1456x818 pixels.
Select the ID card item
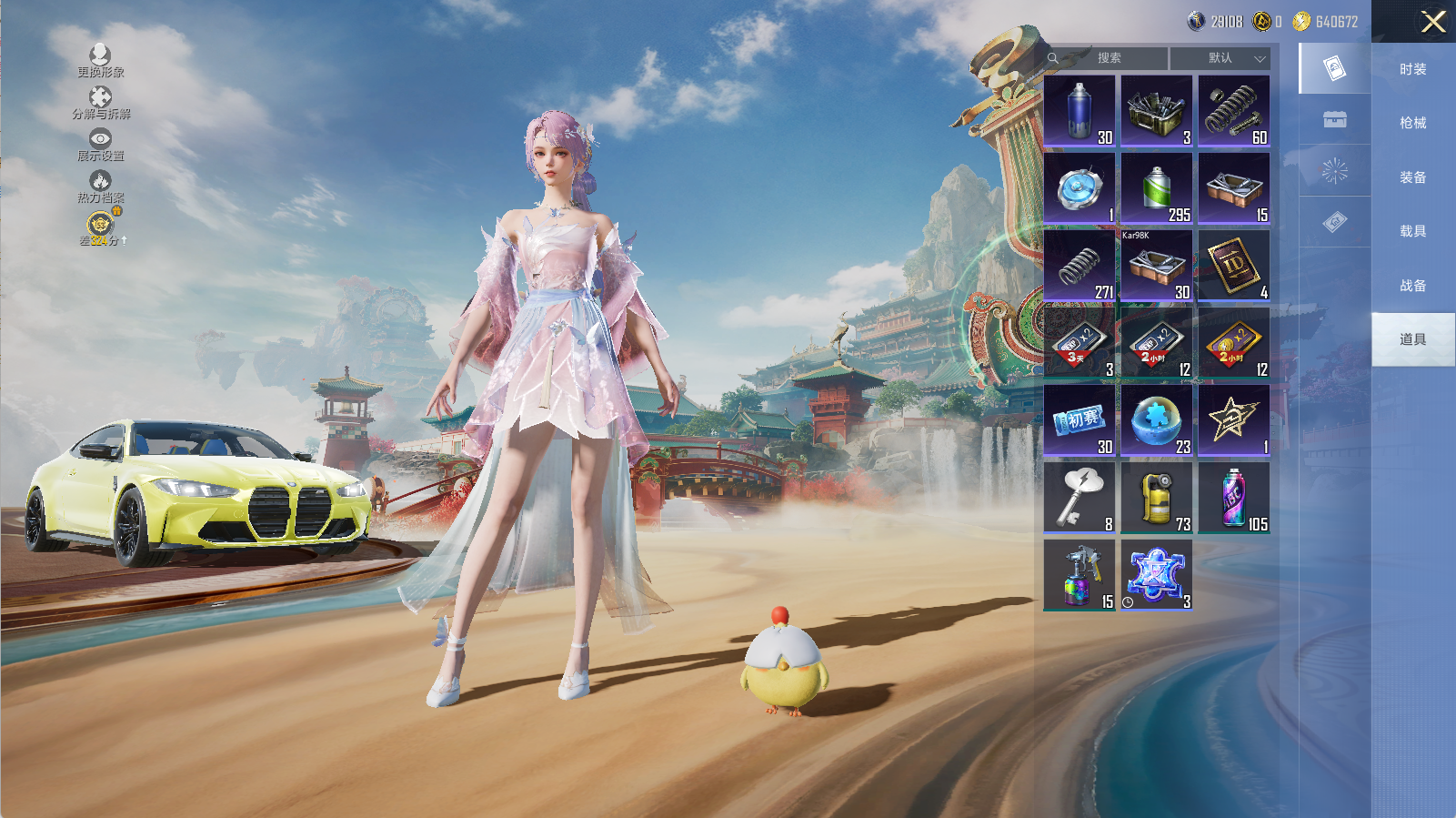[1233, 266]
